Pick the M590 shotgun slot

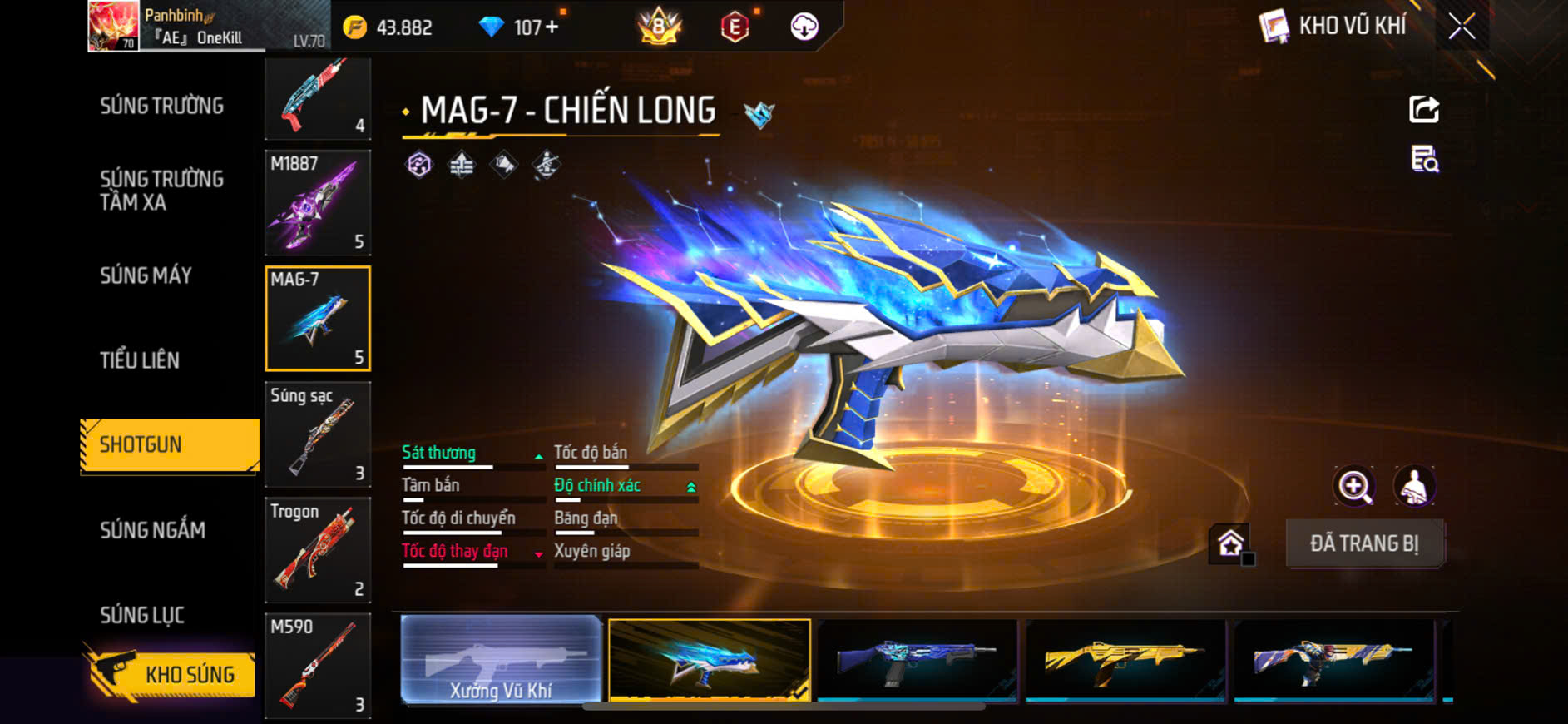[x=318, y=666]
